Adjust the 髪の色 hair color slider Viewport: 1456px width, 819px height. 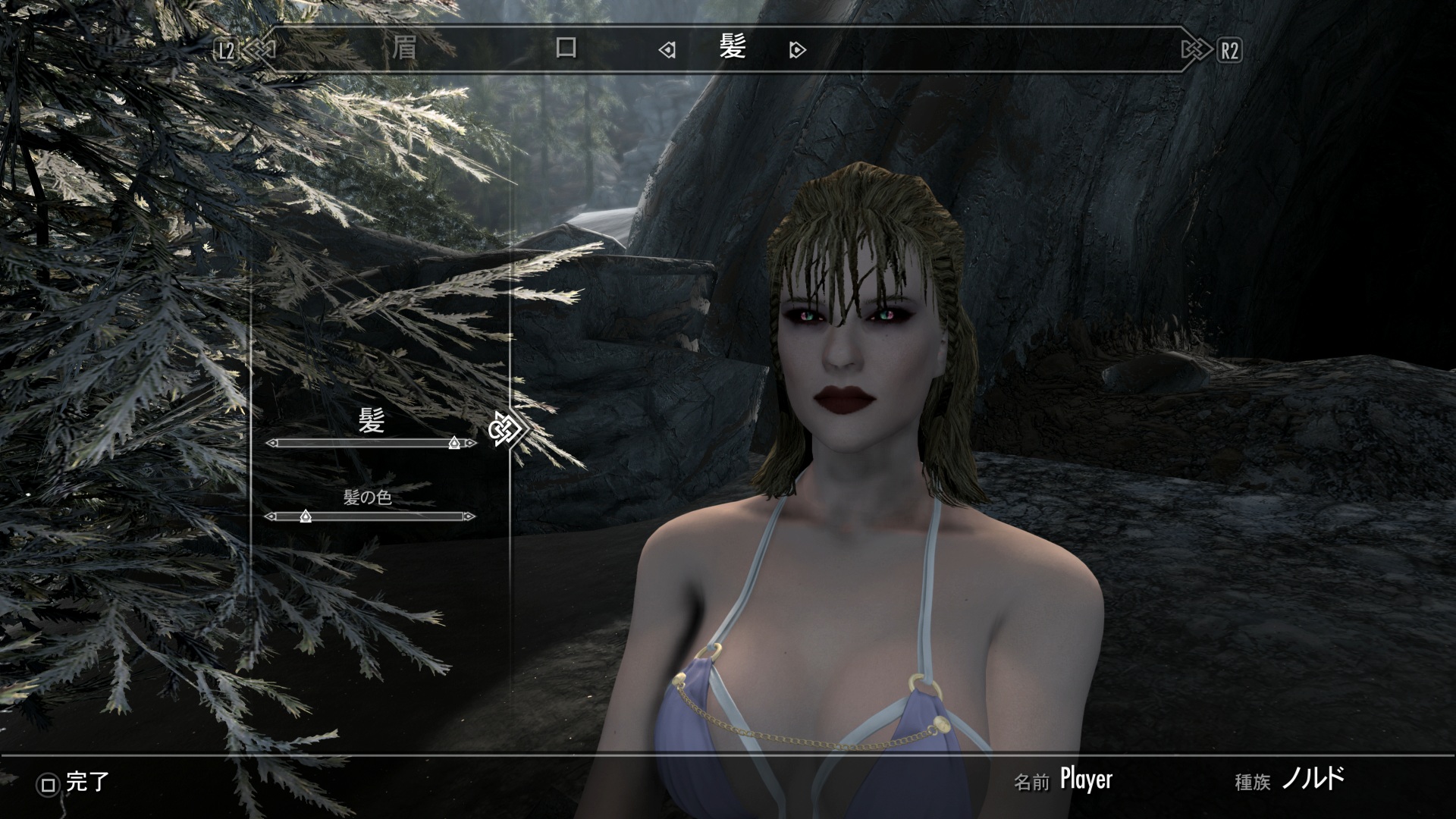pos(306,516)
